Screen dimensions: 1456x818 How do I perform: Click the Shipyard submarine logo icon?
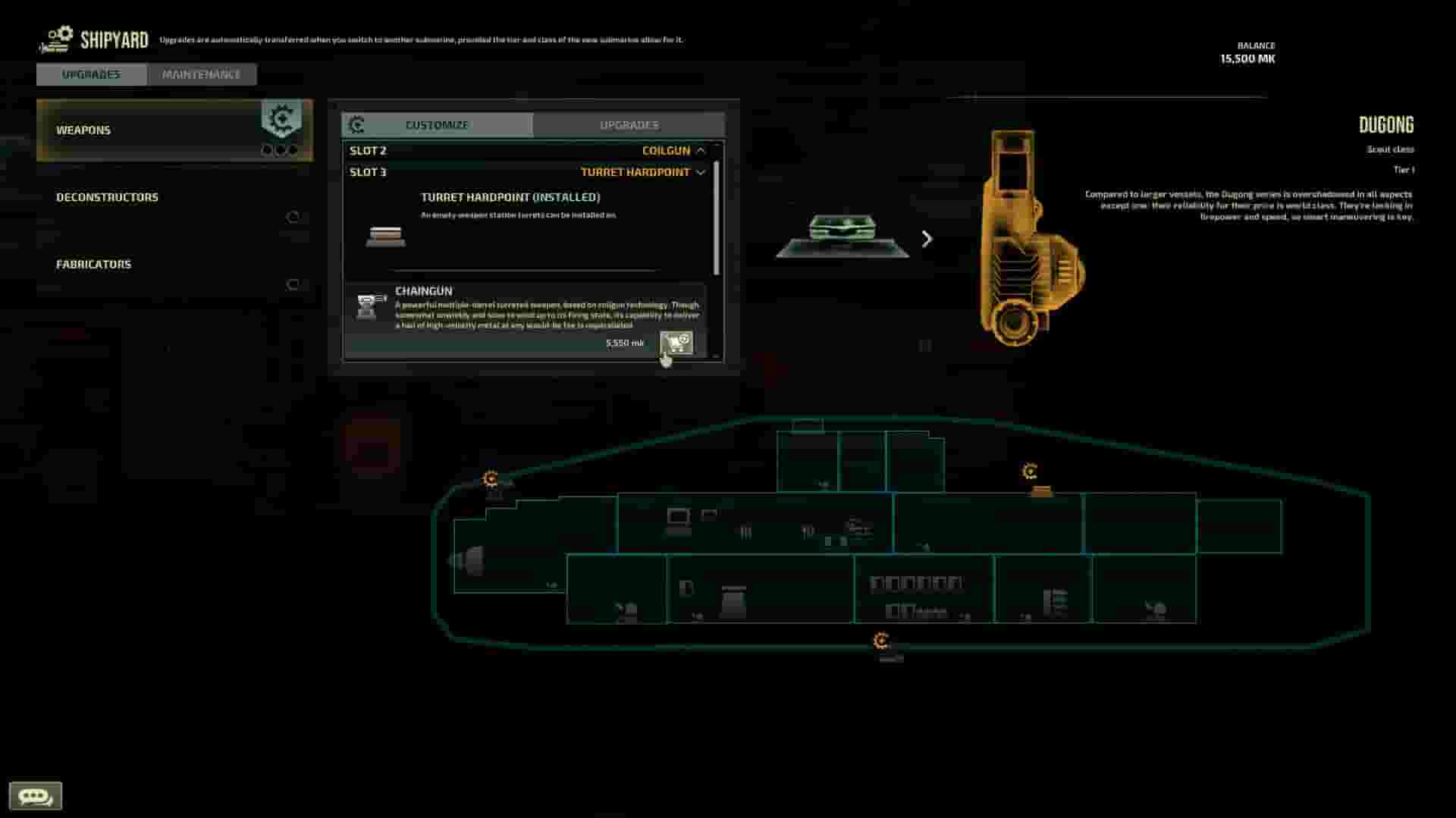(x=55, y=38)
